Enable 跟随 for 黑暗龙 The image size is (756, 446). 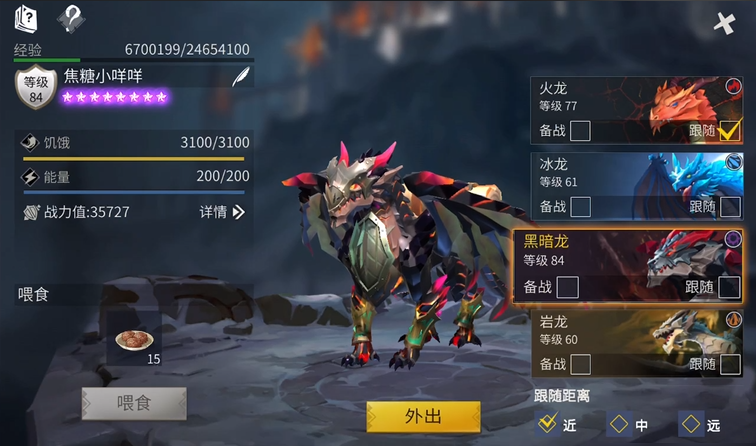coord(729,287)
